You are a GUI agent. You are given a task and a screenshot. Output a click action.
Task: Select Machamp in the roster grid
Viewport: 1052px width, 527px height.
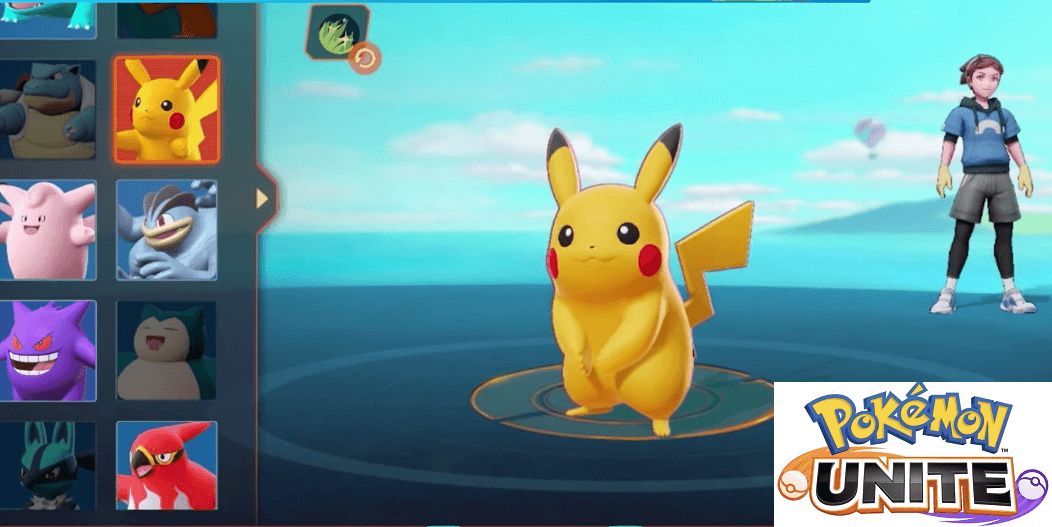[166, 230]
